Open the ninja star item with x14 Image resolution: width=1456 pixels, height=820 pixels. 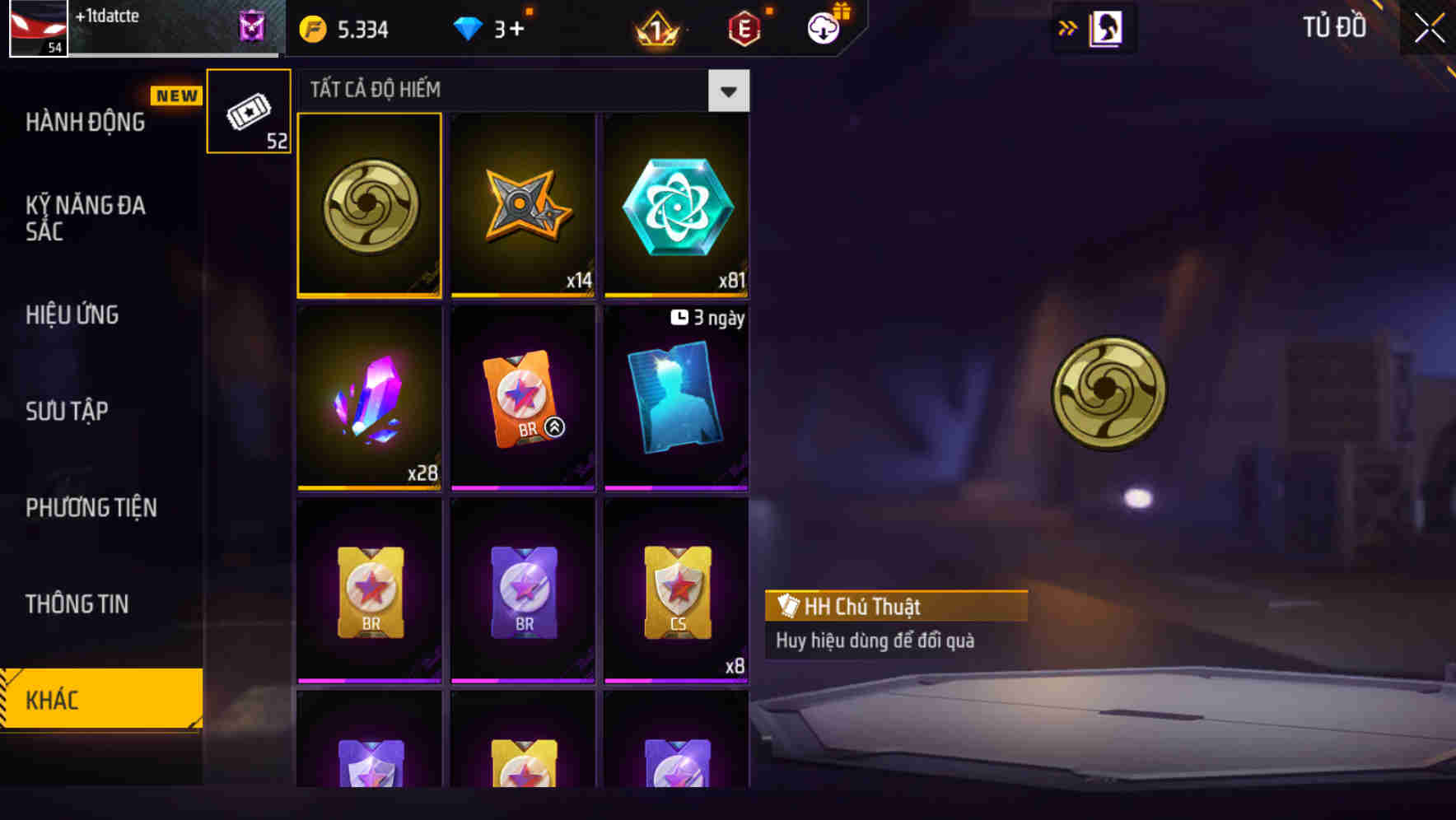tap(523, 204)
